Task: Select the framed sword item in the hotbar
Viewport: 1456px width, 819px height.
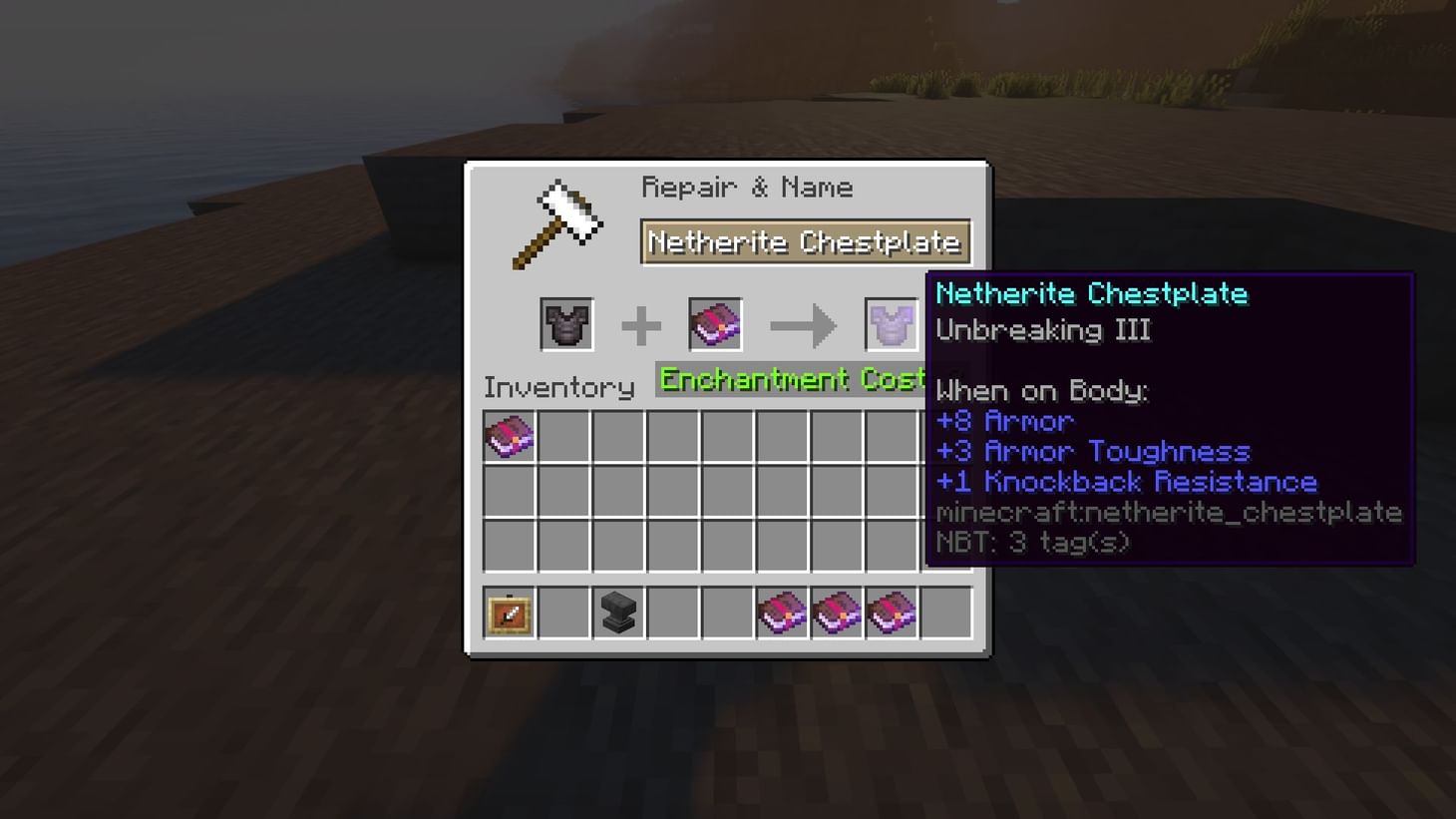Action: [x=510, y=613]
